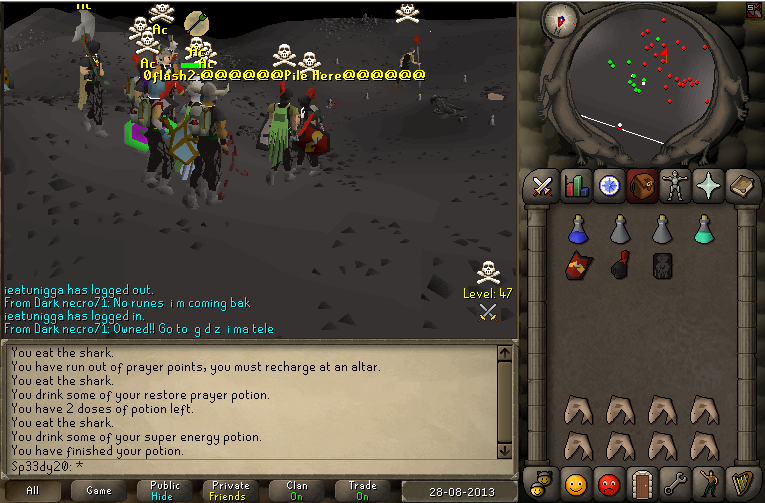Open the Prayer tab

tap(708, 186)
